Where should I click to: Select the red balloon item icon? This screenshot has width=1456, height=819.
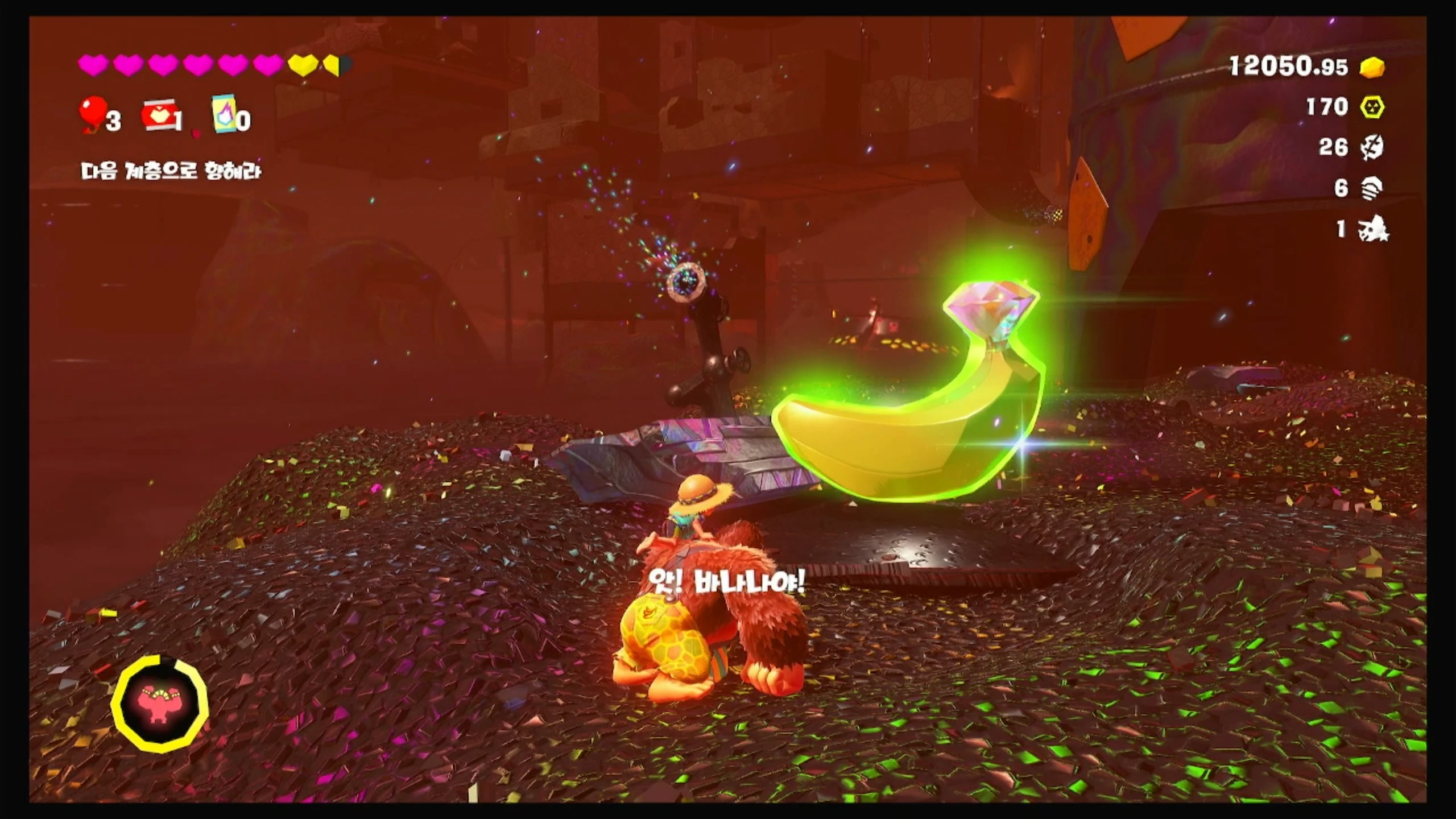[93, 113]
